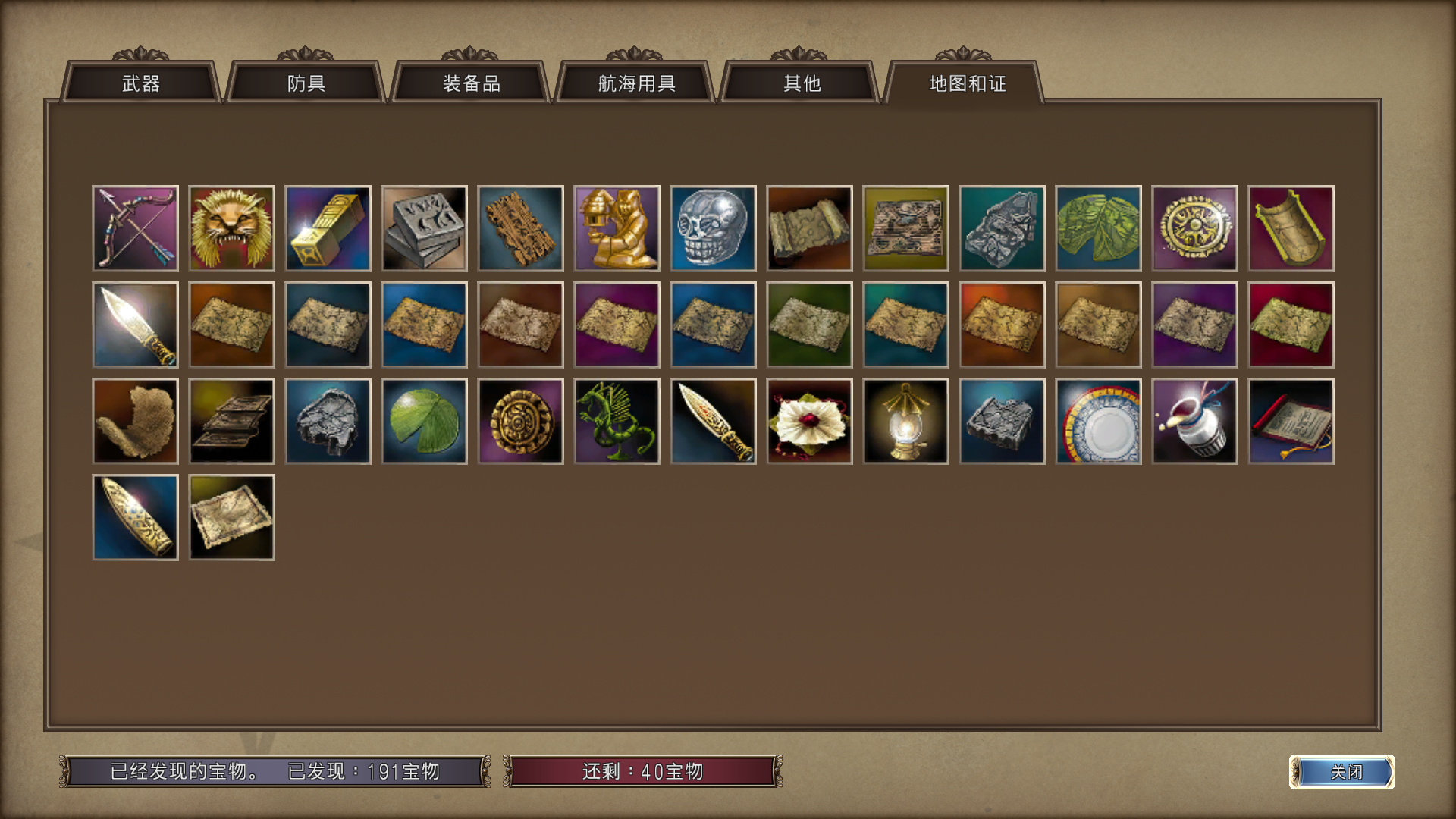The image size is (1456, 819).
Task: Choose the round green leaf treasure
Action: (x=425, y=421)
